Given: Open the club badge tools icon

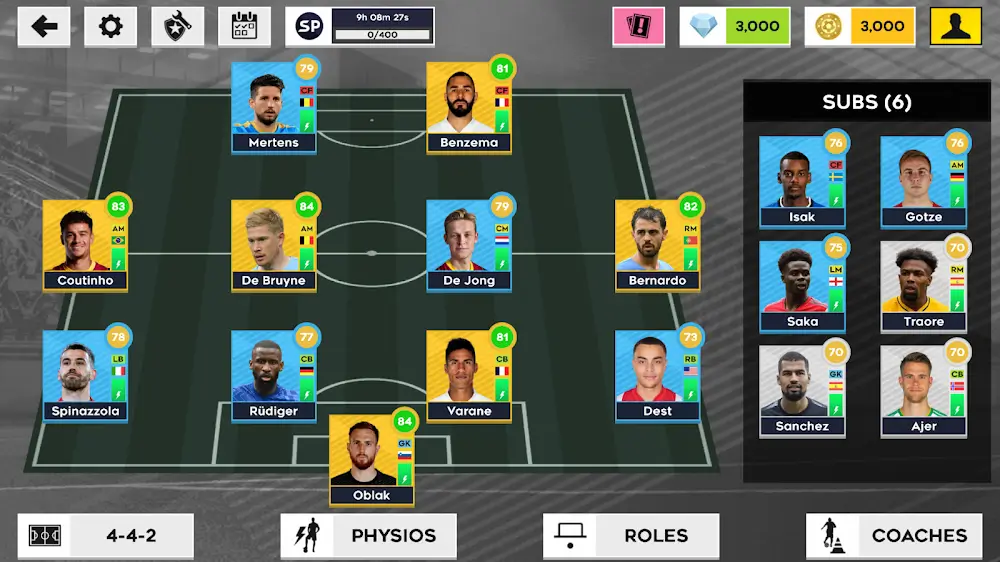Looking at the screenshot, I should coord(177,27).
